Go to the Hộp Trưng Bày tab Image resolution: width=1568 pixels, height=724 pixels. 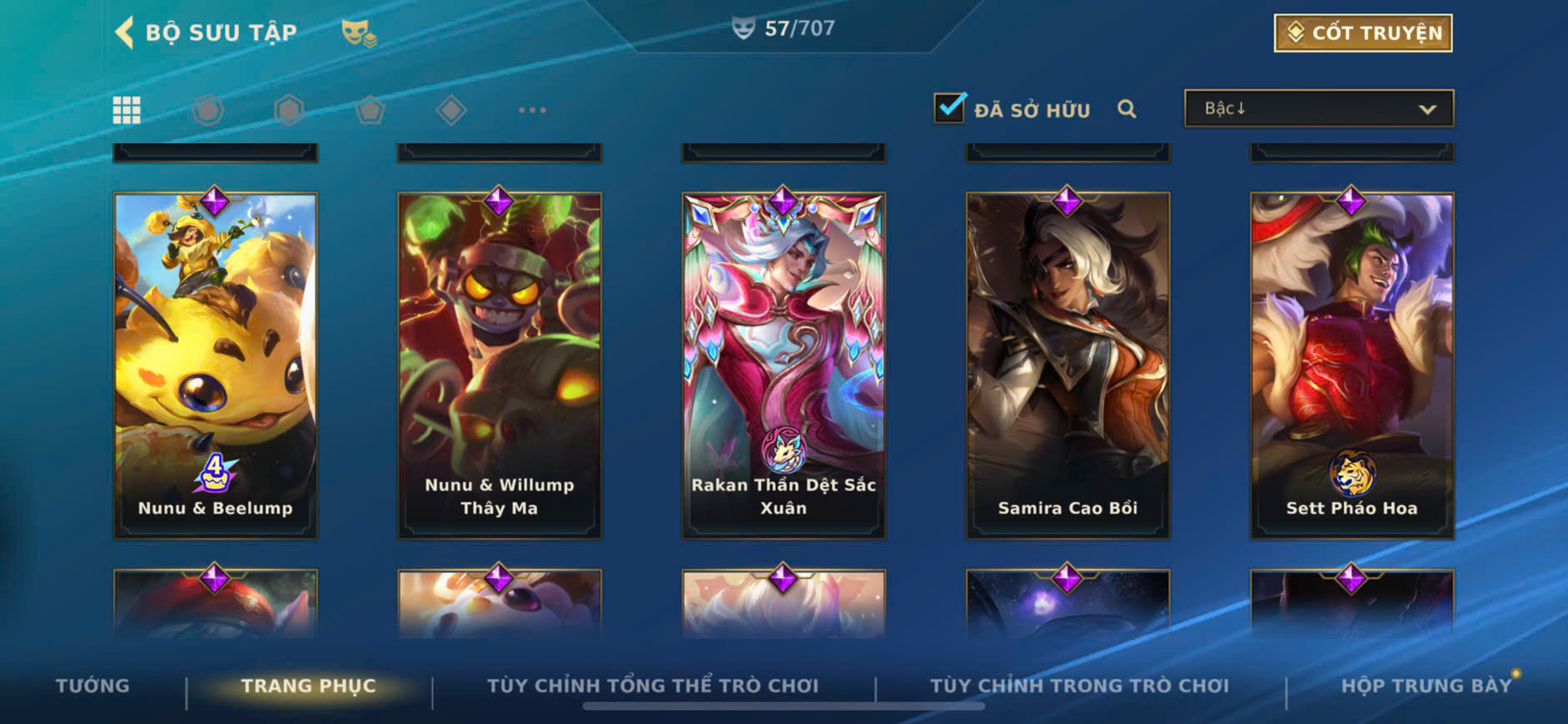coord(1426,686)
